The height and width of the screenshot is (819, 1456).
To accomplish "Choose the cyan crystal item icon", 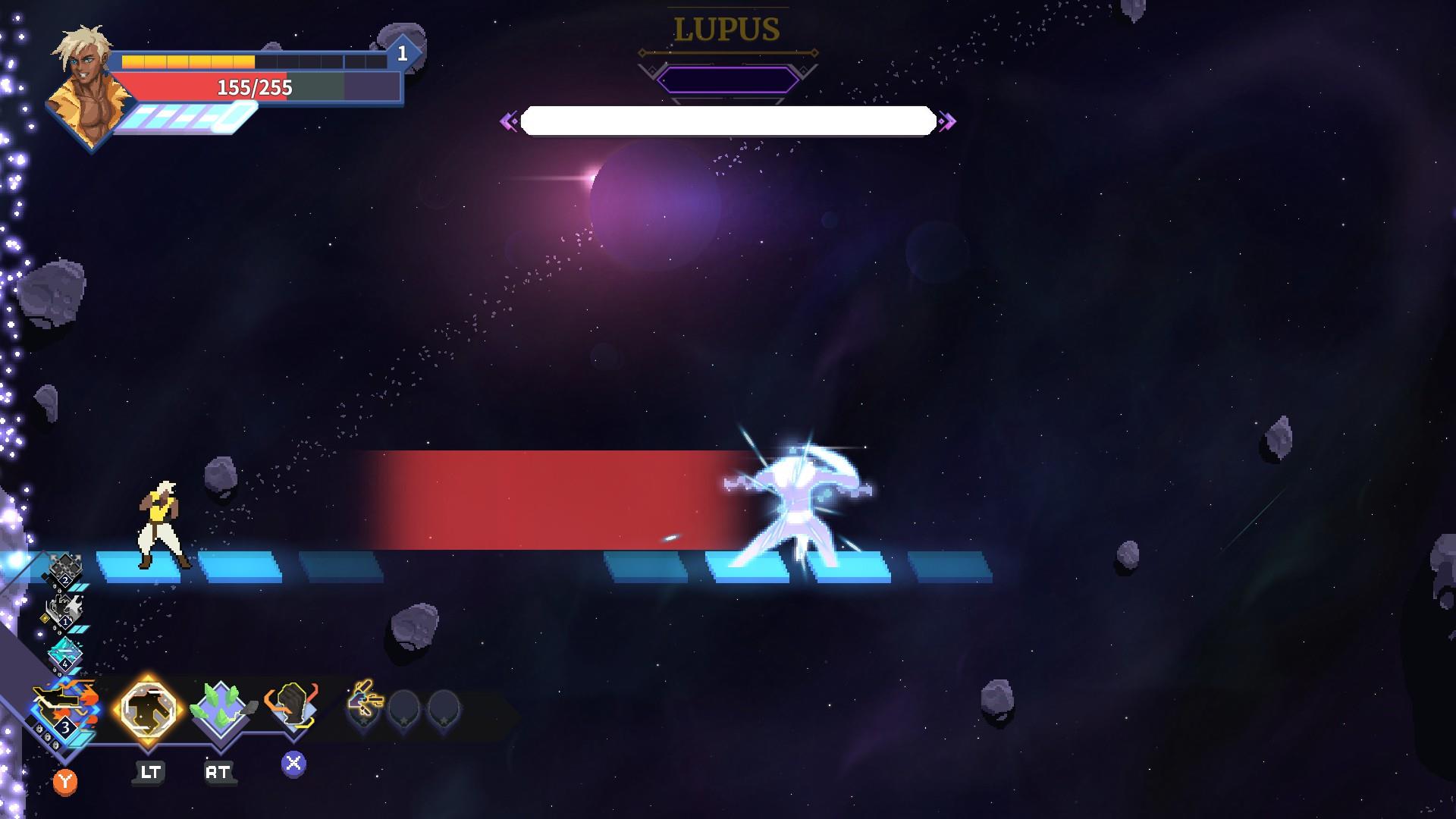I will (x=66, y=654).
